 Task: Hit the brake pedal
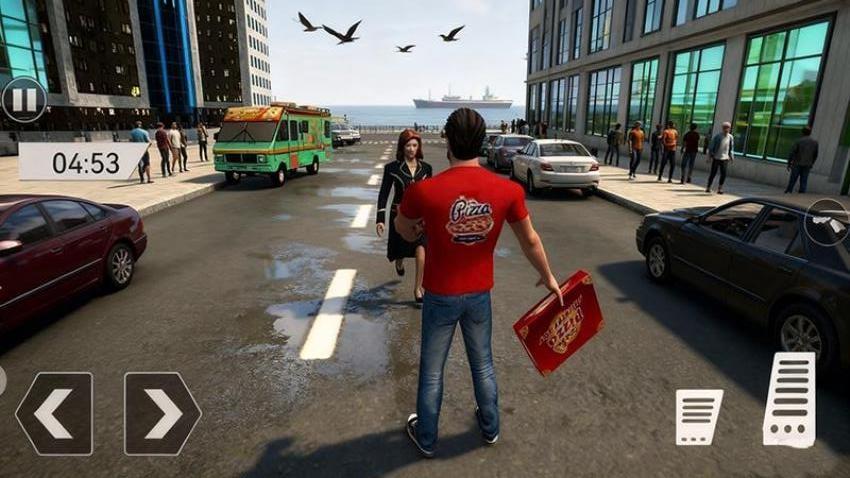coord(699,416)
